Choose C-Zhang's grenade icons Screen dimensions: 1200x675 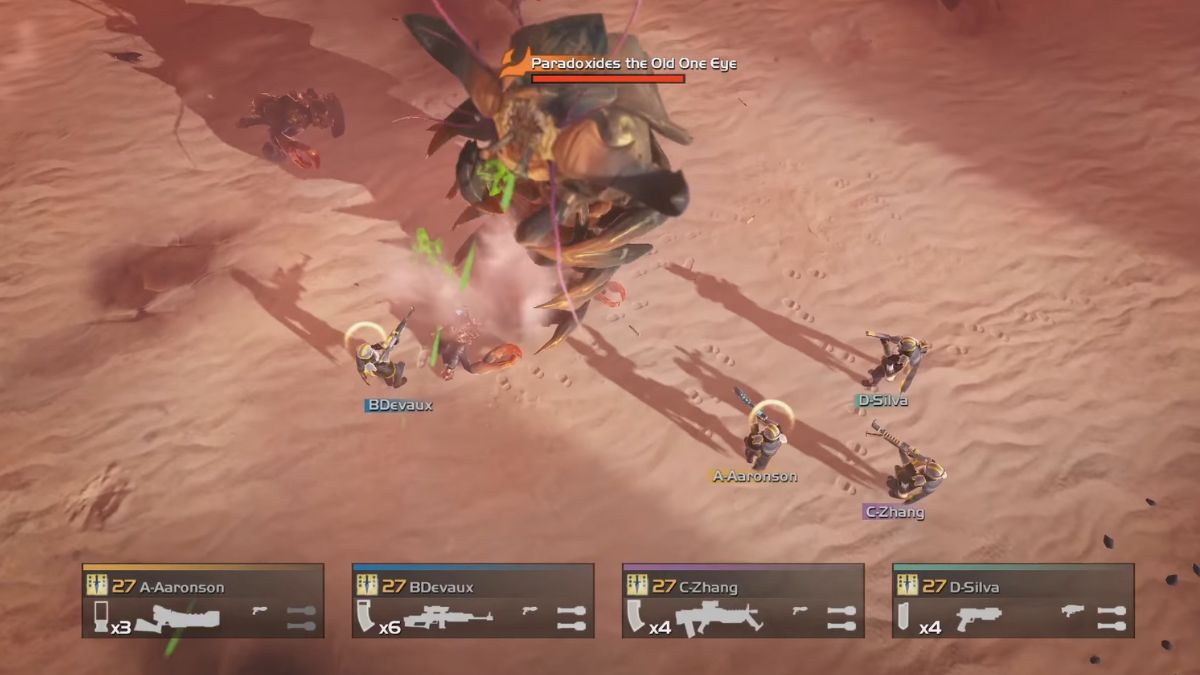(x=841, y=618)
